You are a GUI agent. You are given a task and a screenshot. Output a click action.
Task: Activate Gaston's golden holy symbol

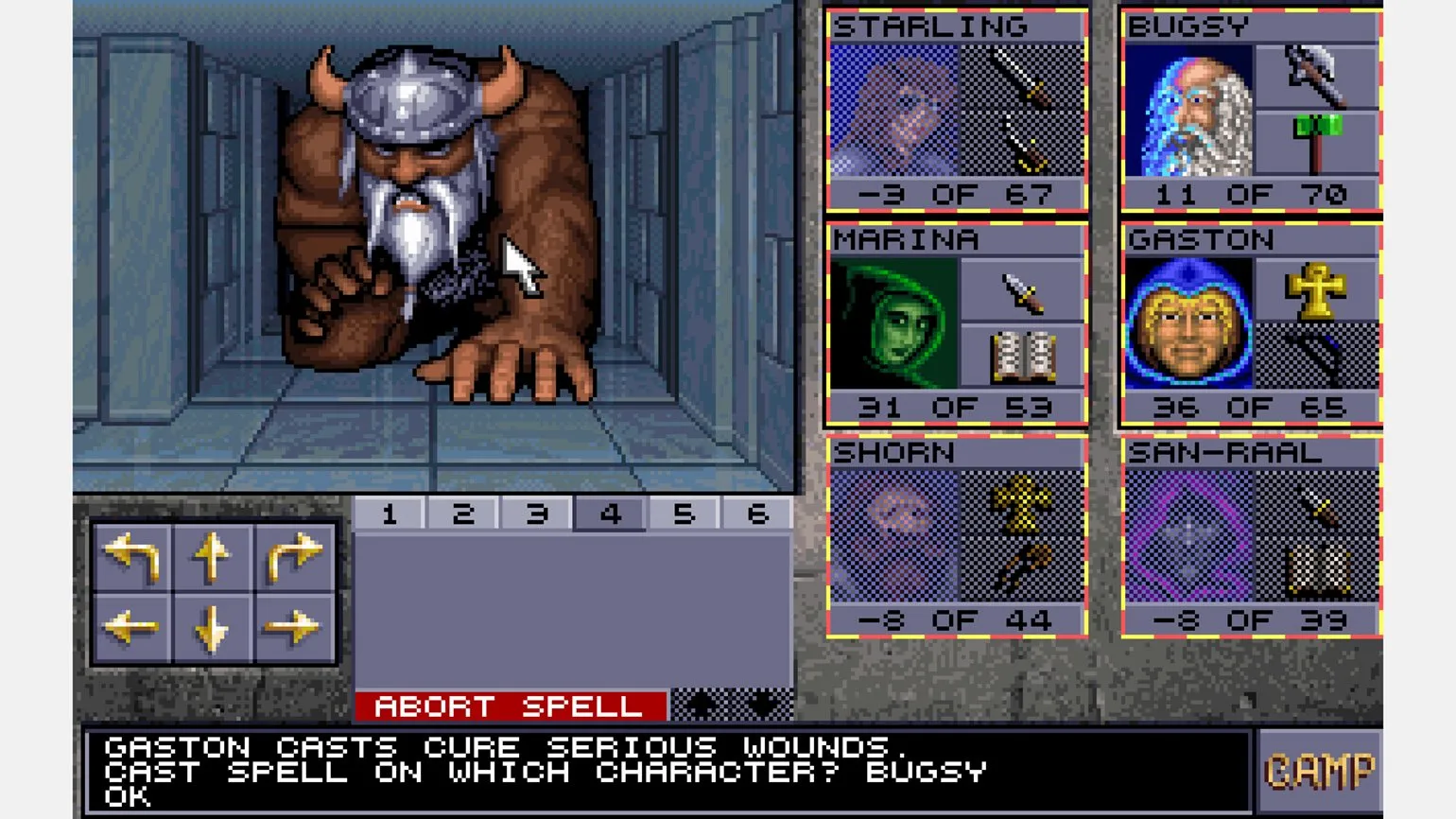pyautogui.click(x=1315, y=290)
